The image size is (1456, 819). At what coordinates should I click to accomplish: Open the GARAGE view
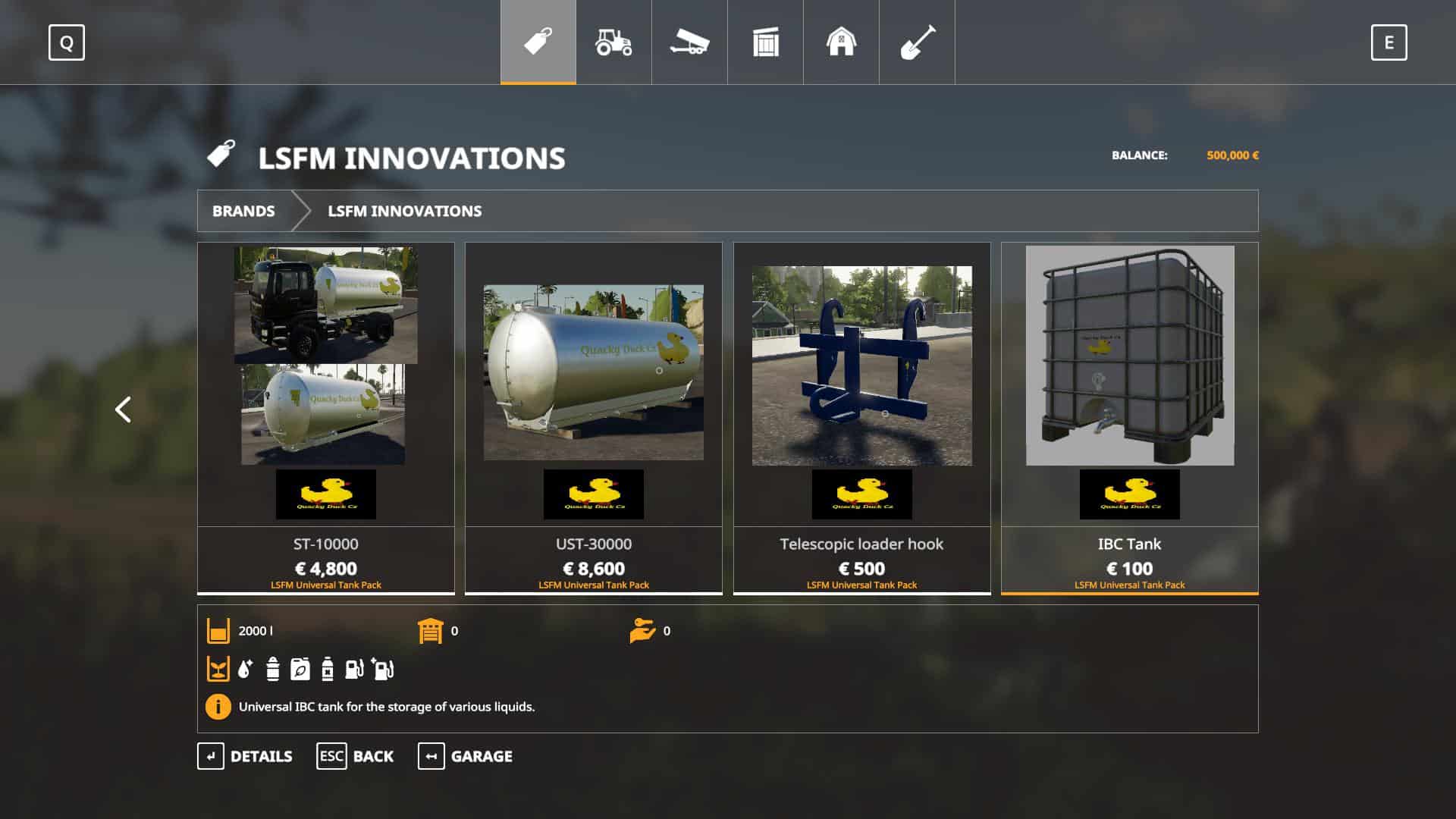point(465,756)
